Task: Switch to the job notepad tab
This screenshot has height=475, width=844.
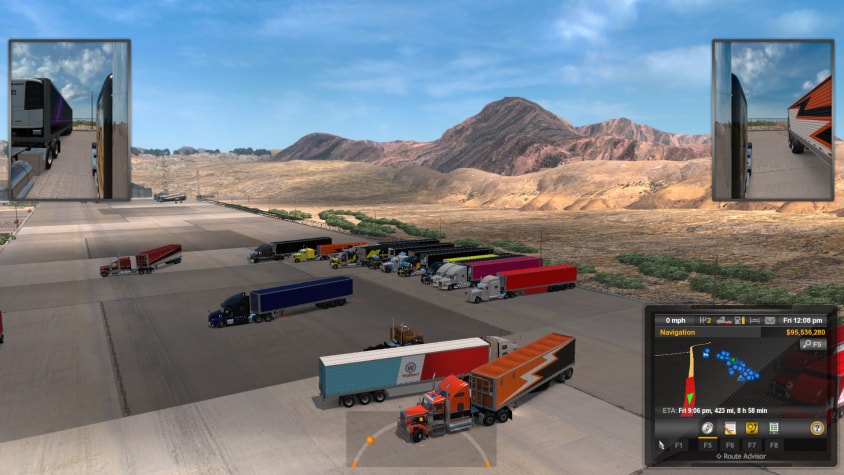Action: point(730,428)
